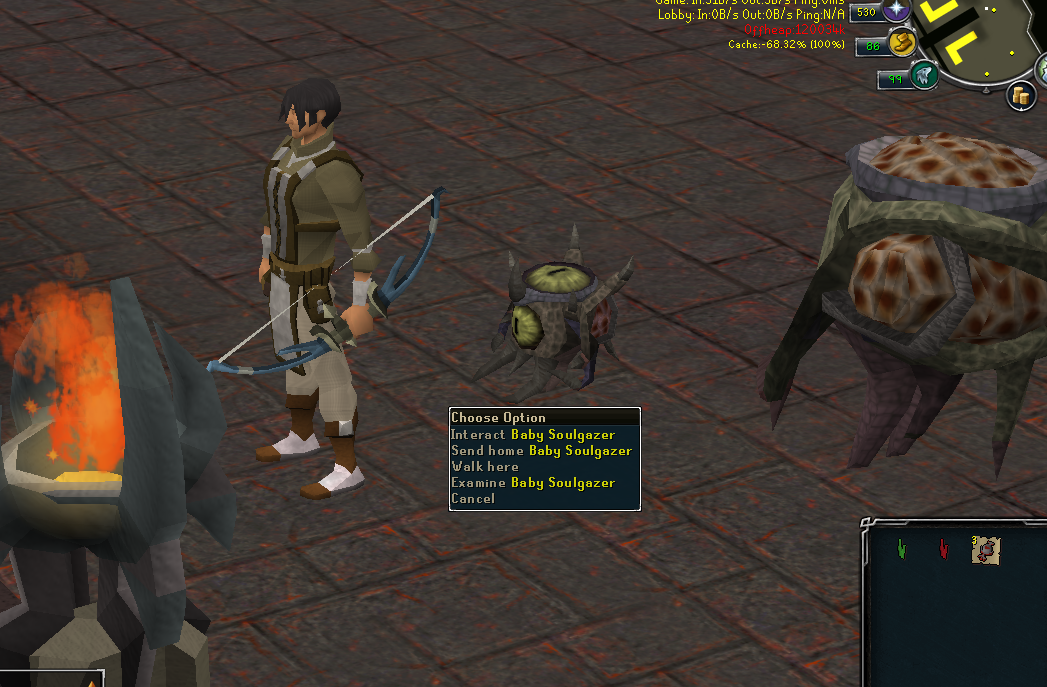Choose the Walk here option
Viewport: 1047px width, 687px height.
coord(485,467)
